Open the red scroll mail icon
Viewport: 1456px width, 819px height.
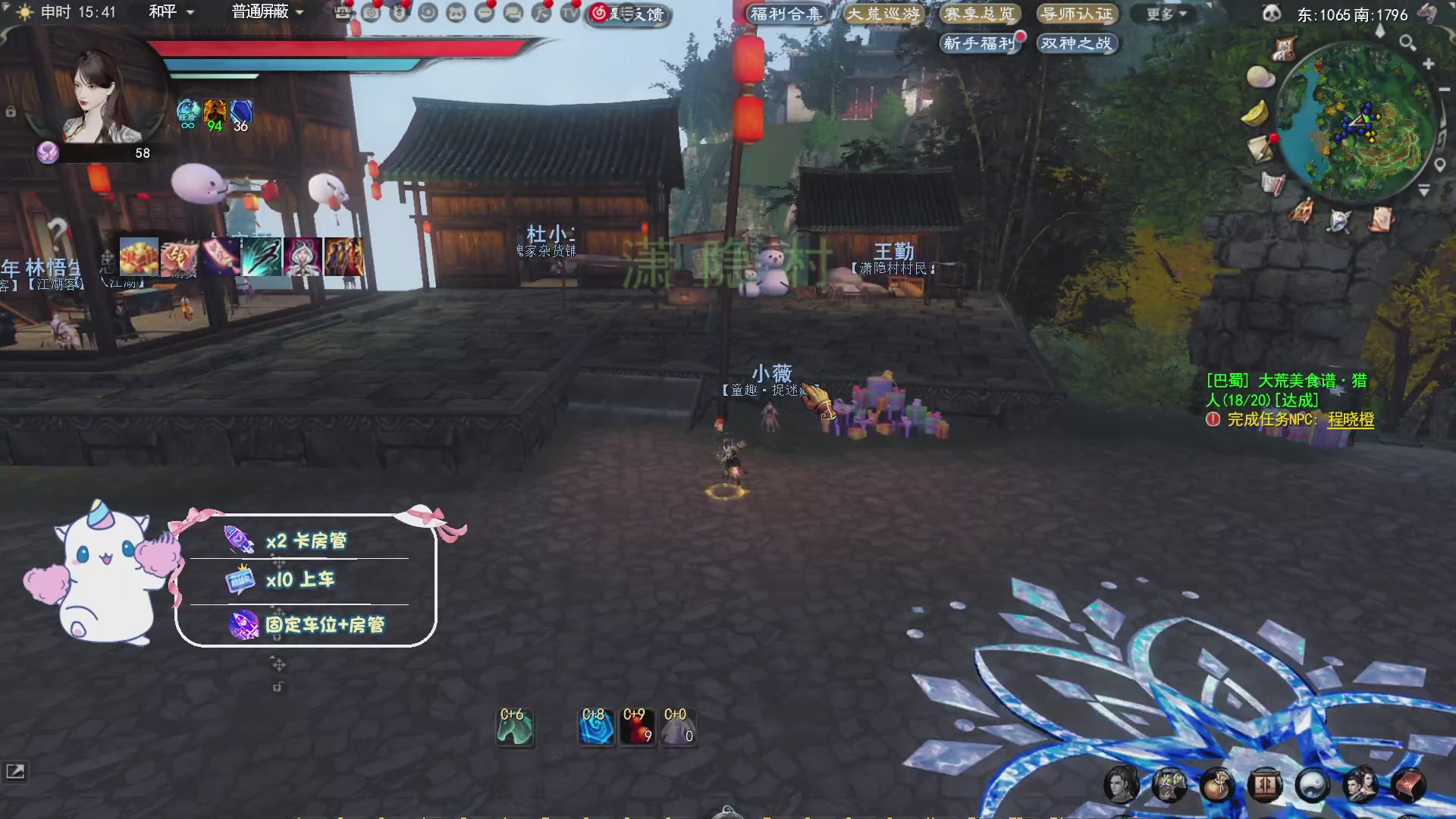pyautogui.click(x=1409, y=785)
